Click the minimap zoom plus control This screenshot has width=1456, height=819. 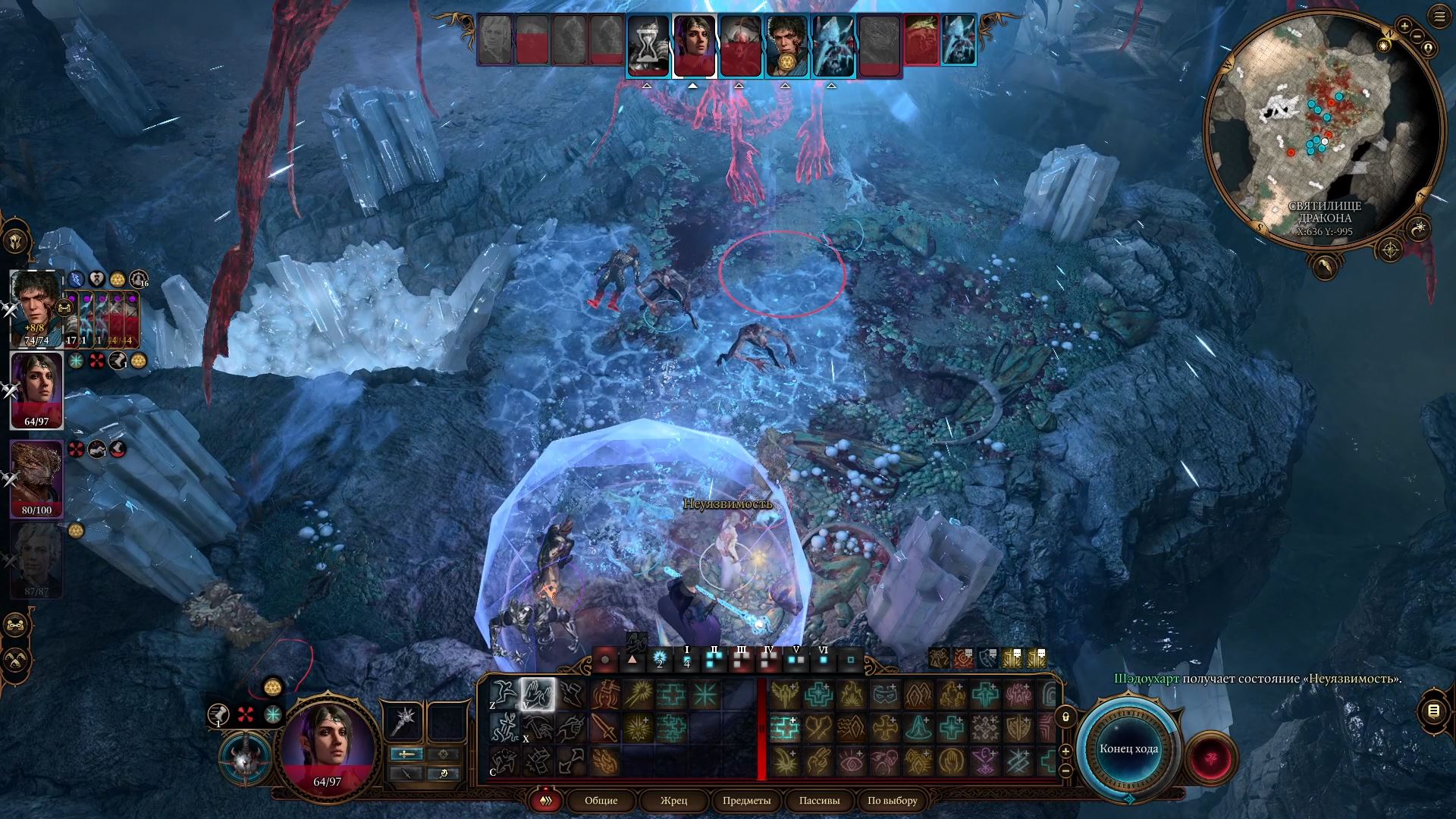[x=1405, y=26]
